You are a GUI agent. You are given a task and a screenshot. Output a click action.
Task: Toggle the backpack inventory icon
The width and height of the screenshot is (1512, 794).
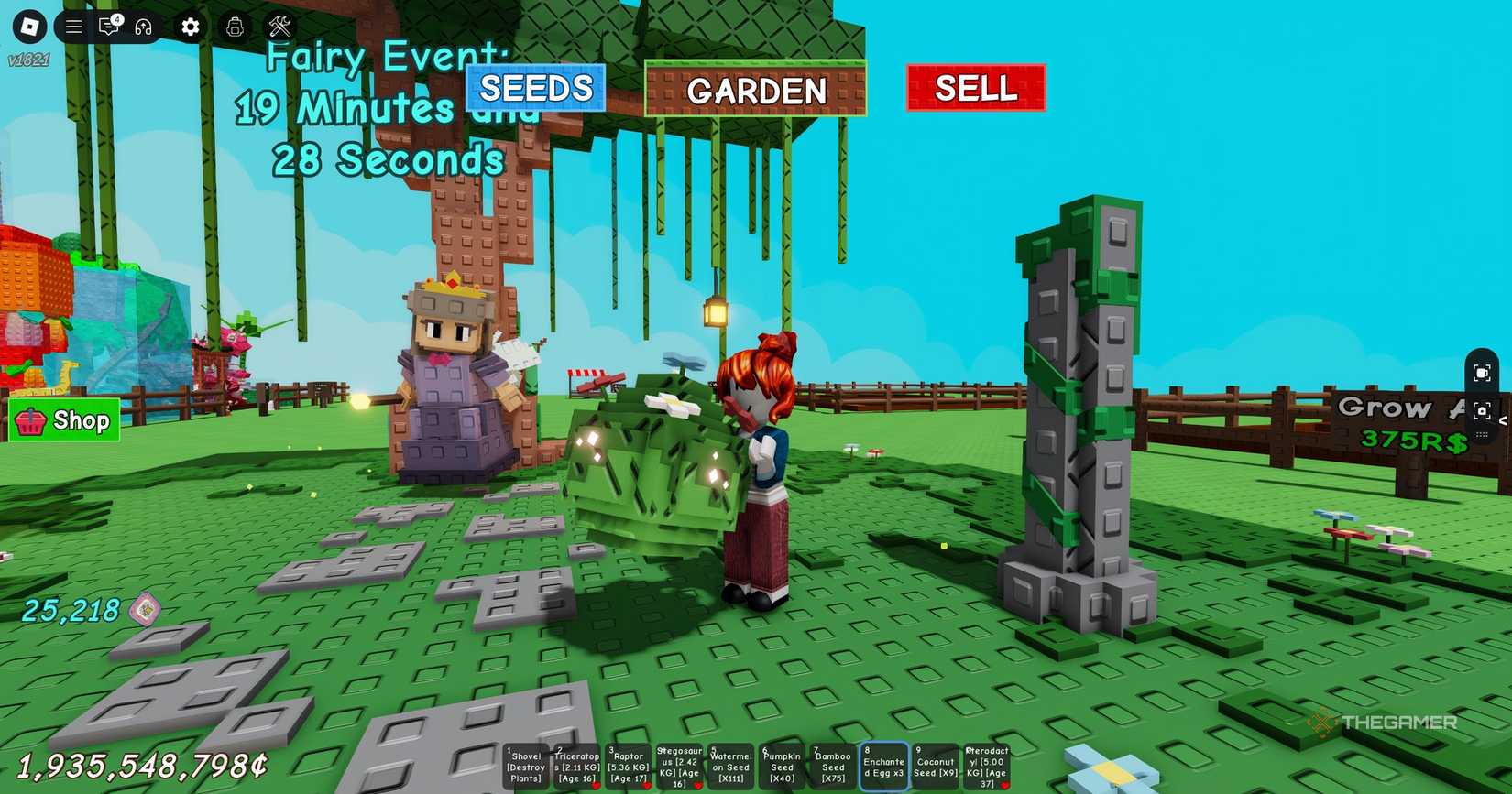pyautogui.click(x=236, y=27)
